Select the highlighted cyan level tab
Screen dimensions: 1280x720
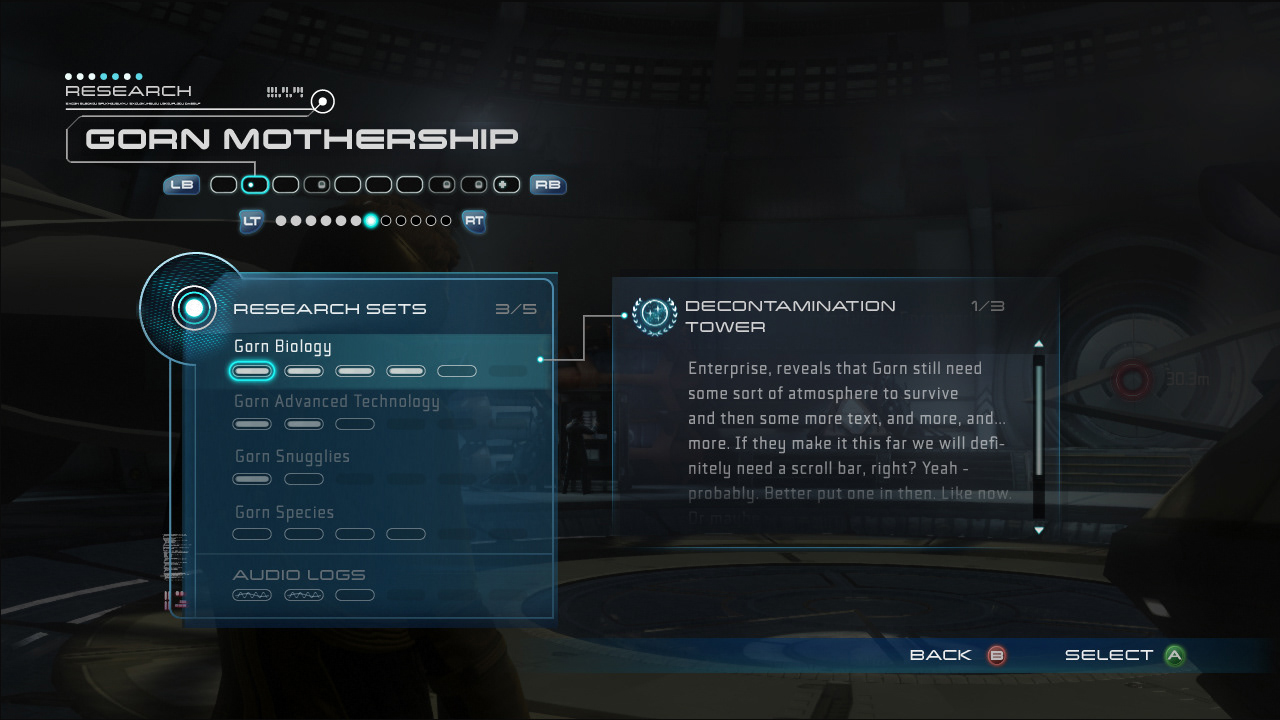[x=255, y=185]
